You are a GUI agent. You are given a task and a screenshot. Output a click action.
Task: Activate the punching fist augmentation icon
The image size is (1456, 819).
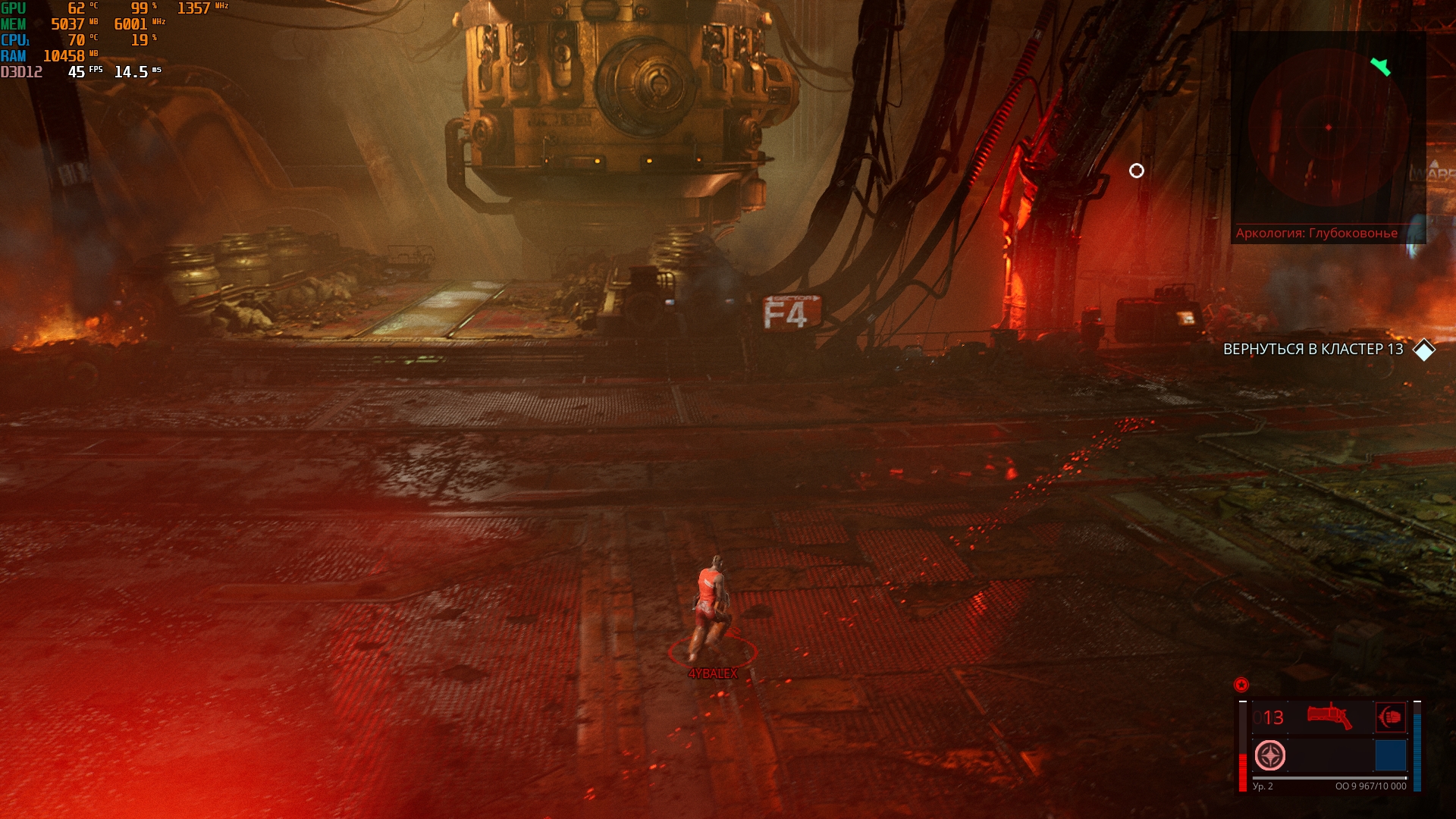click(1391, 717)
